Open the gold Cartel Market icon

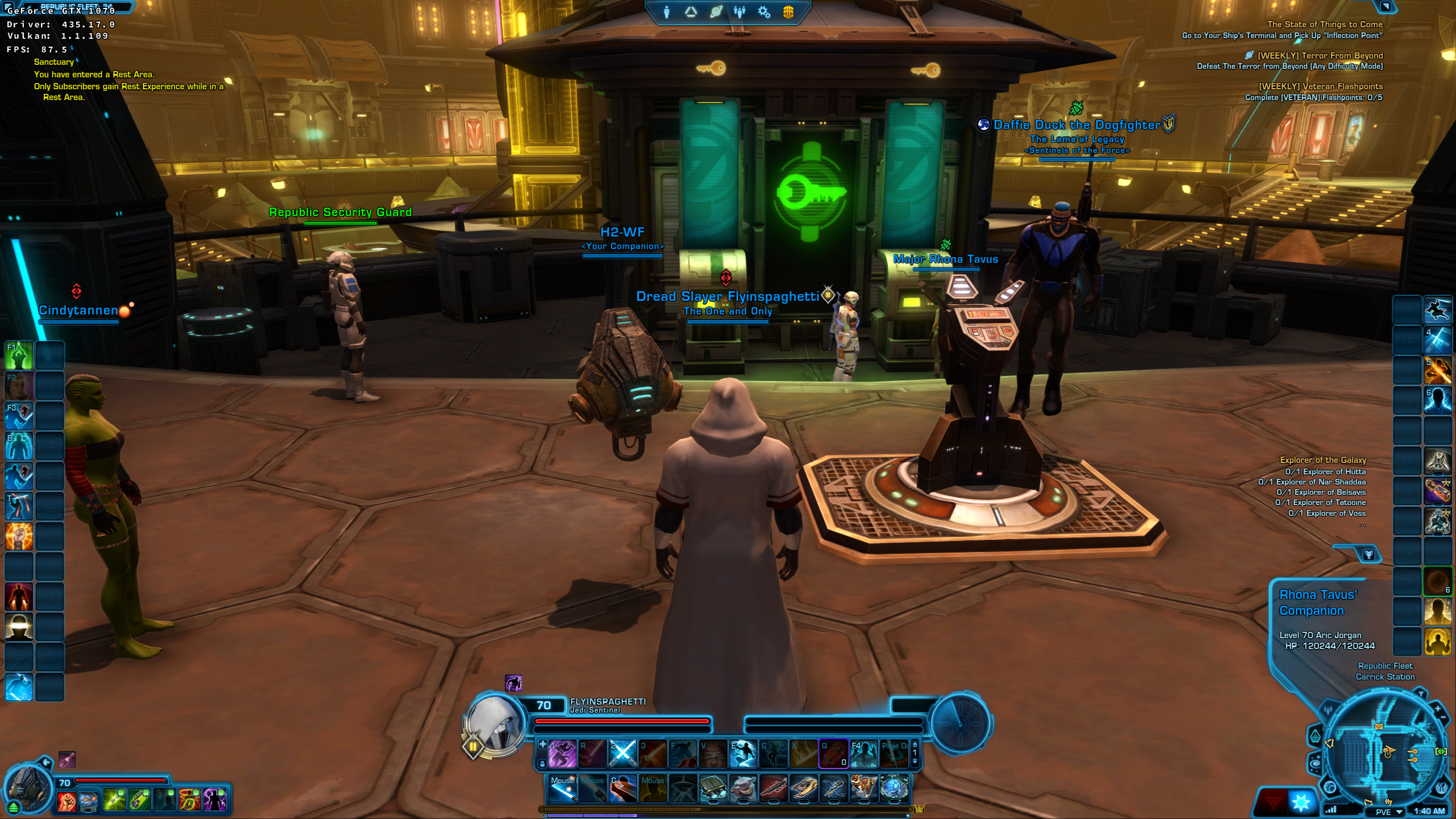coord(788,11)
